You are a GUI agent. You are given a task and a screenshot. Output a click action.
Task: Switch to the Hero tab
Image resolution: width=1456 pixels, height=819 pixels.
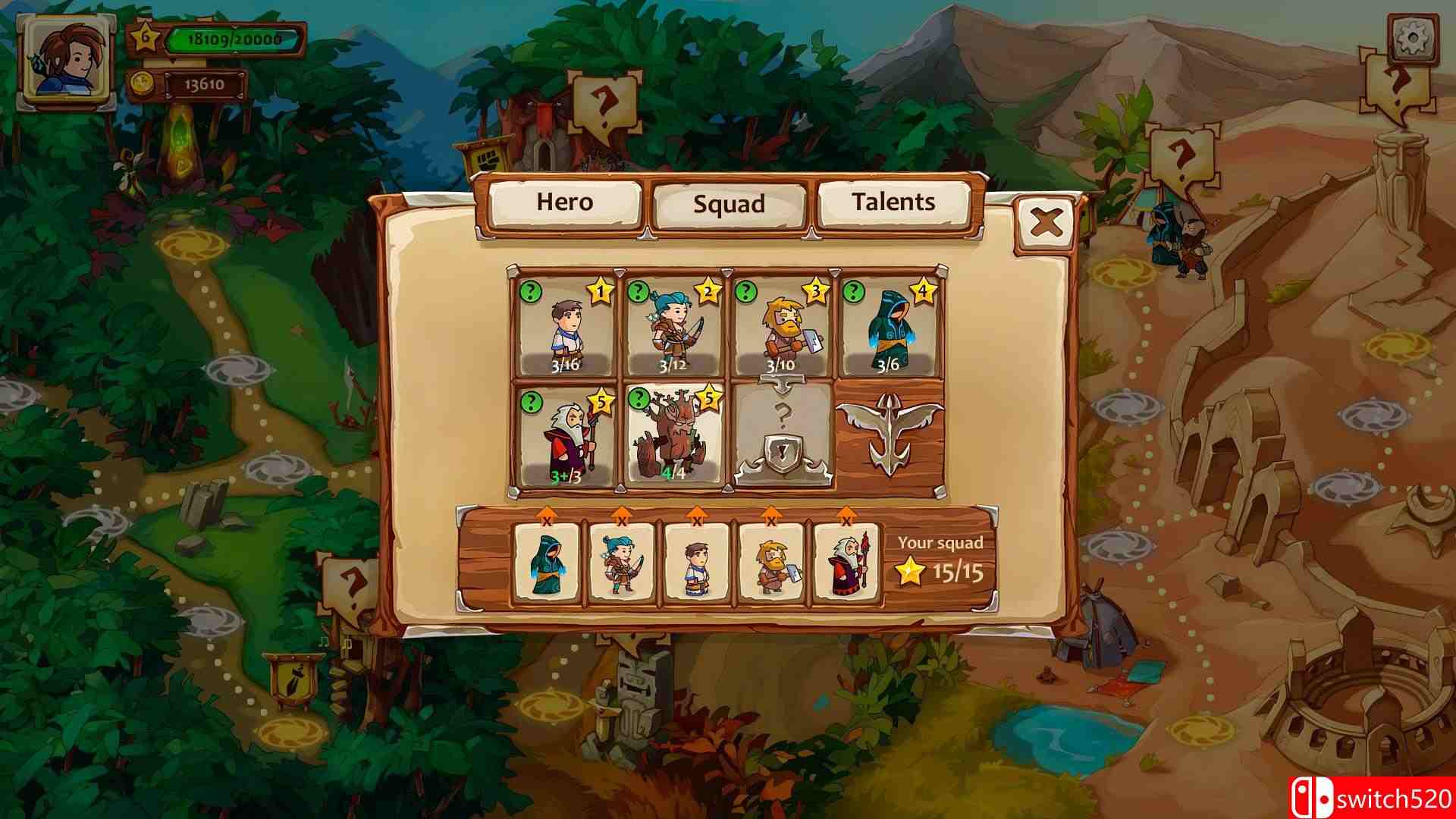[565, 203]
